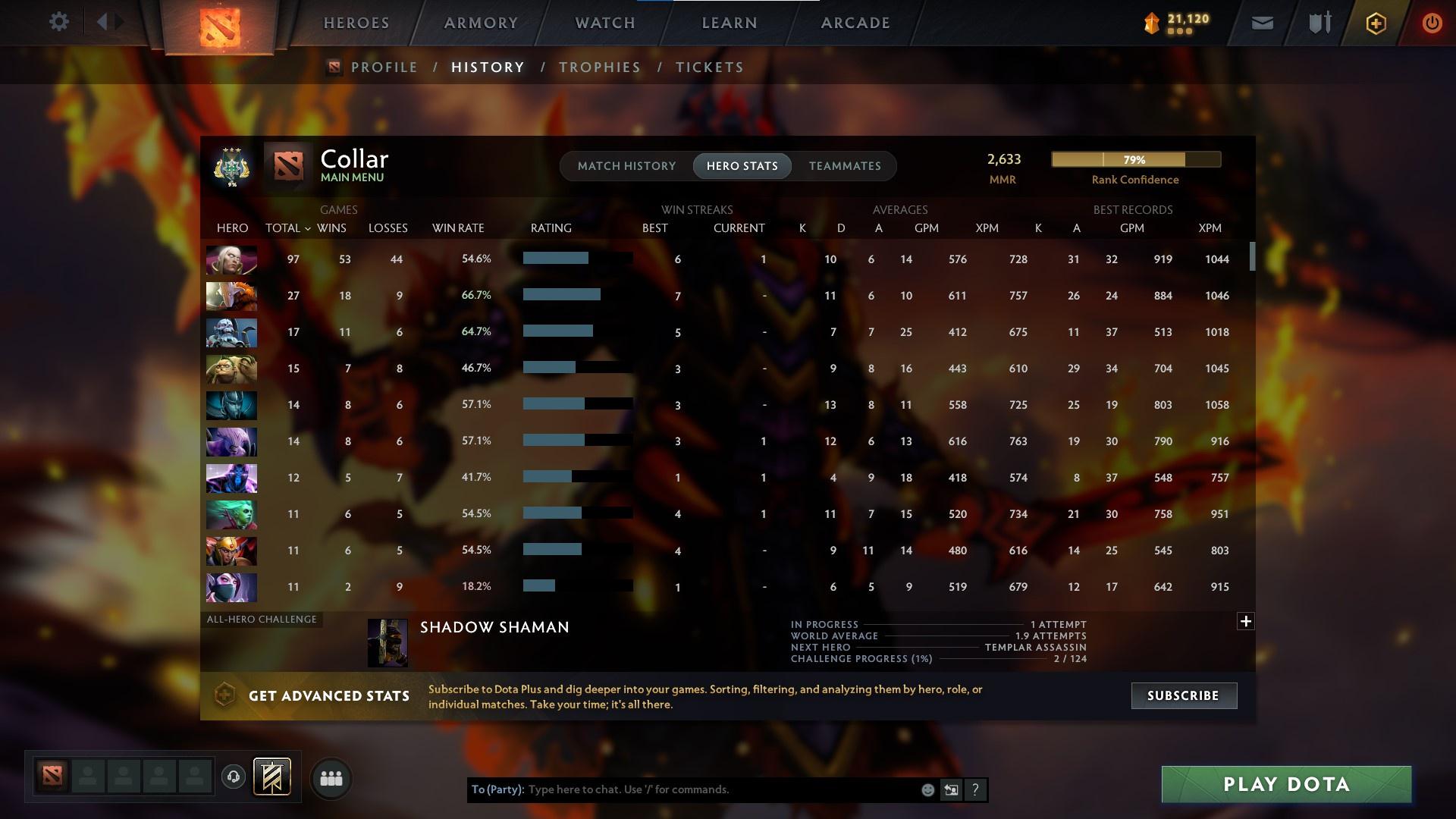This screenshot has width=1456, height=819.
Task: Click the power/exit icon top right
Action: [x=1432, y=23]
